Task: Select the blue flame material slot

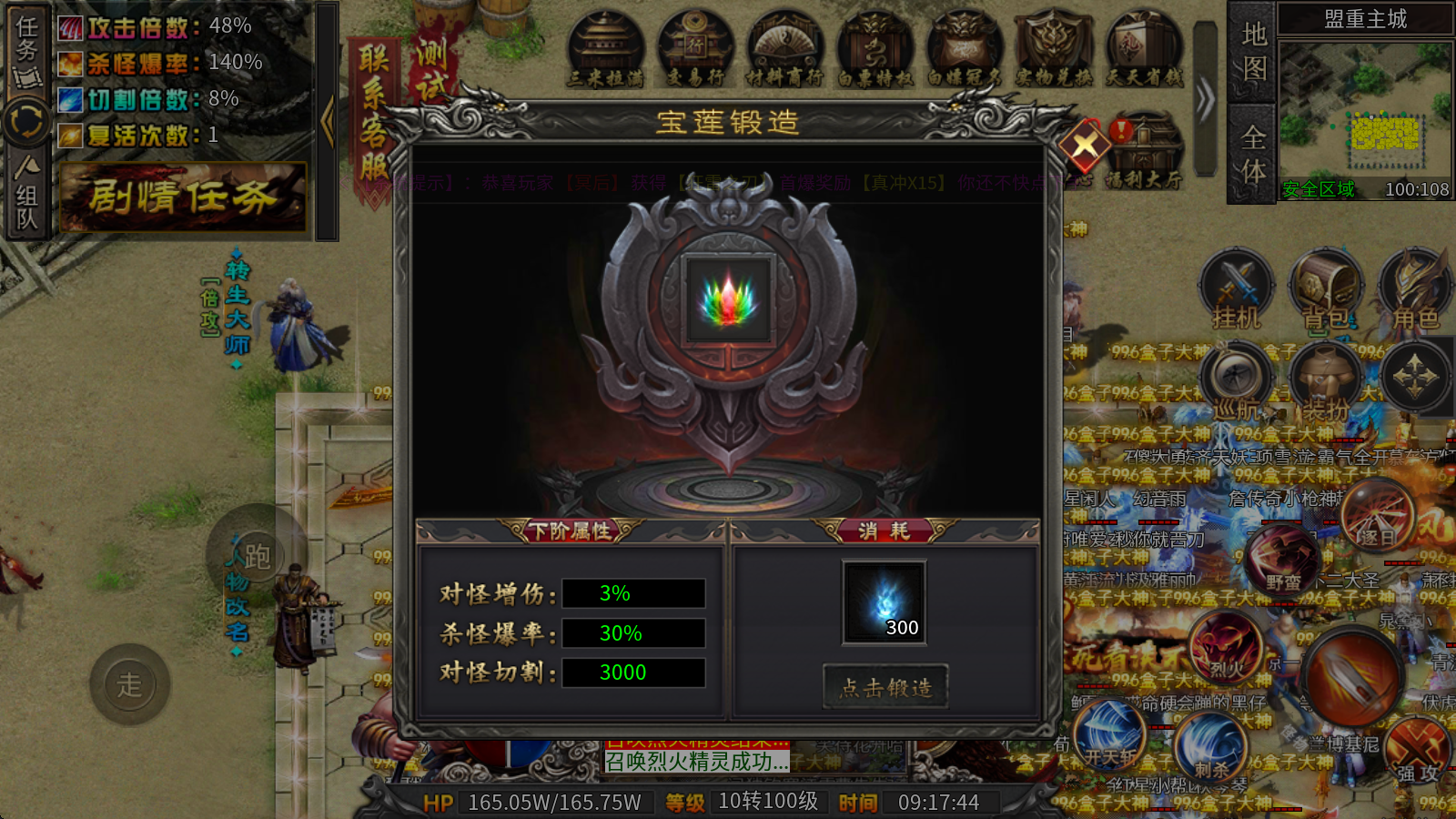Action: pyautogui.click(x=884, y=602)
